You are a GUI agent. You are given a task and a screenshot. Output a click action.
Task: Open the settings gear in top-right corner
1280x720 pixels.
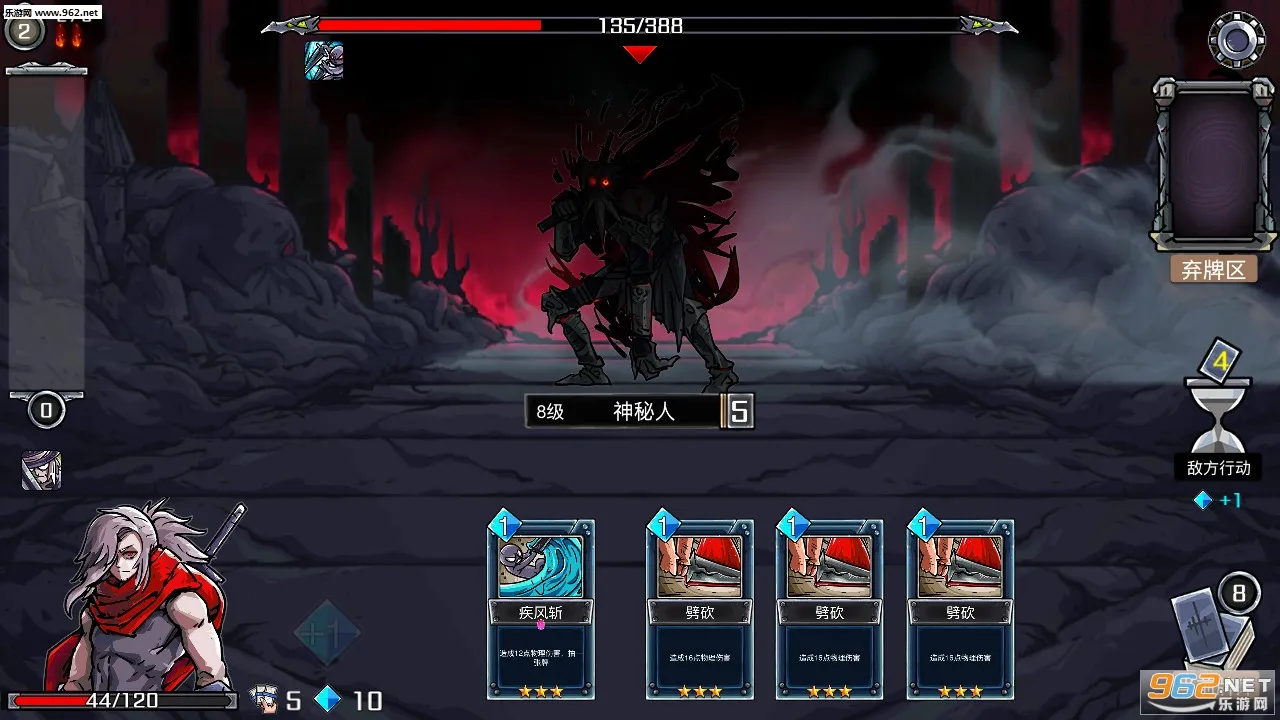(1235, 40)
